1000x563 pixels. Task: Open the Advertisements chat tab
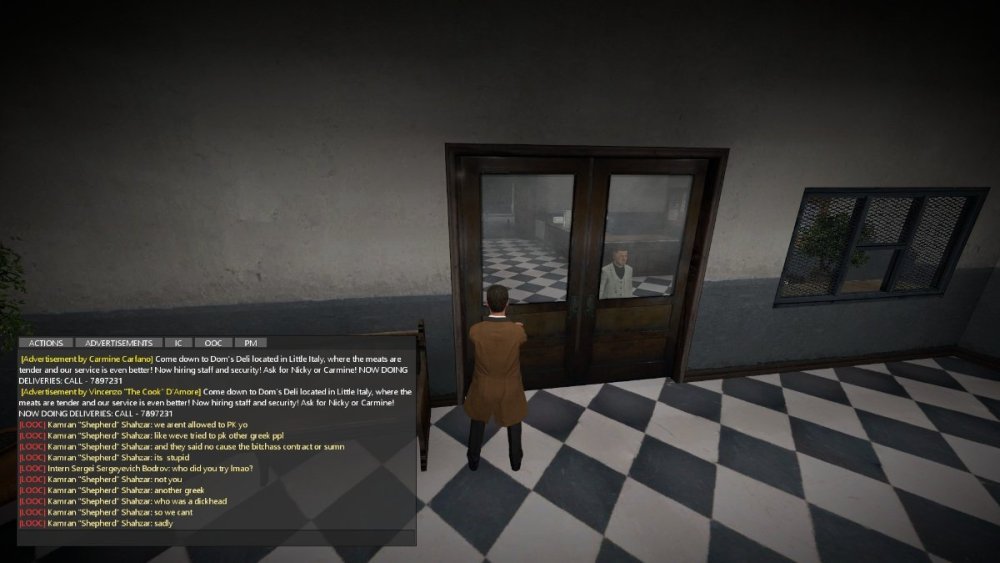pyautogui.click(x=119, y=343)
